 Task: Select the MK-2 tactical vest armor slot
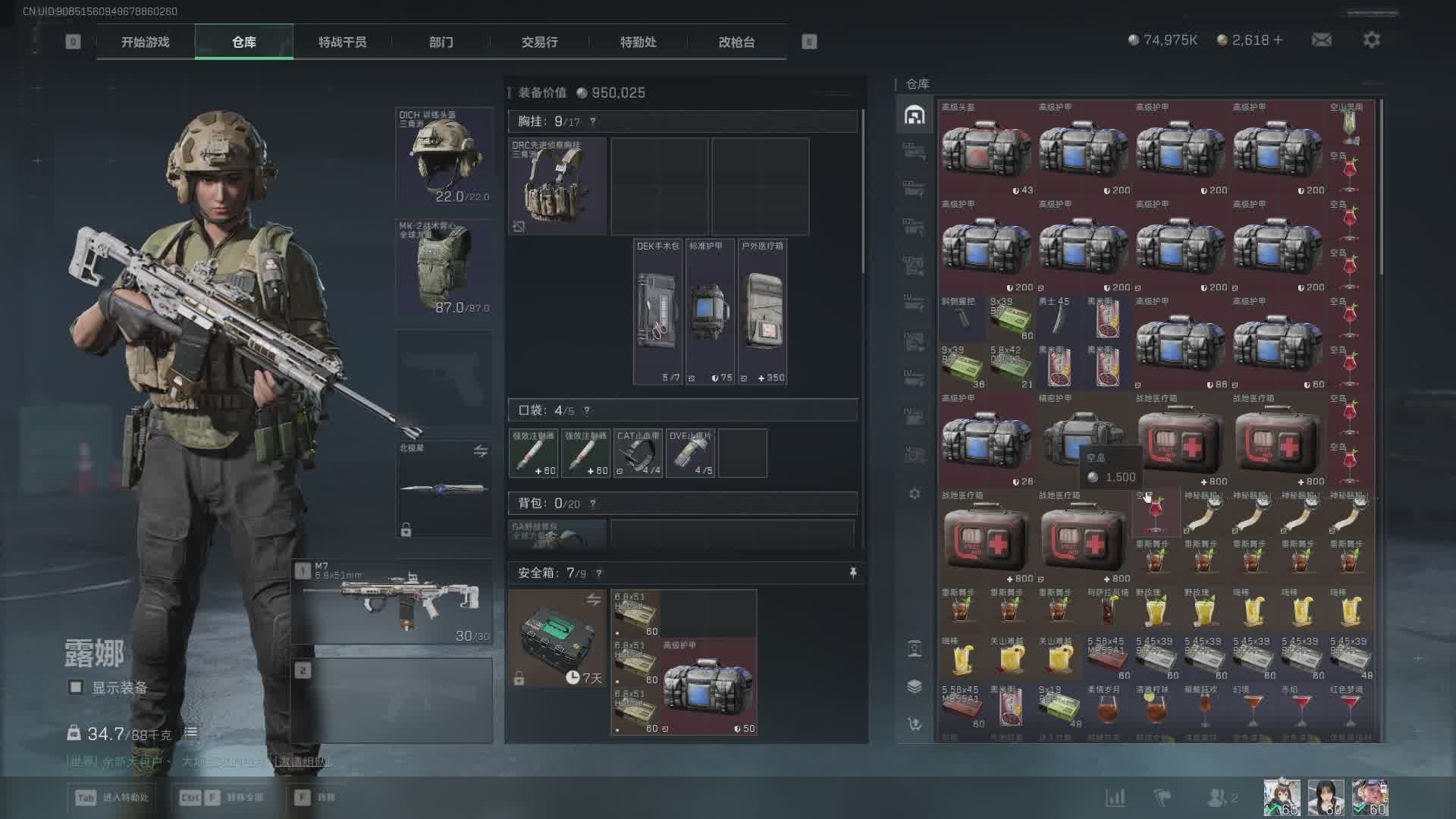(444, 268)
